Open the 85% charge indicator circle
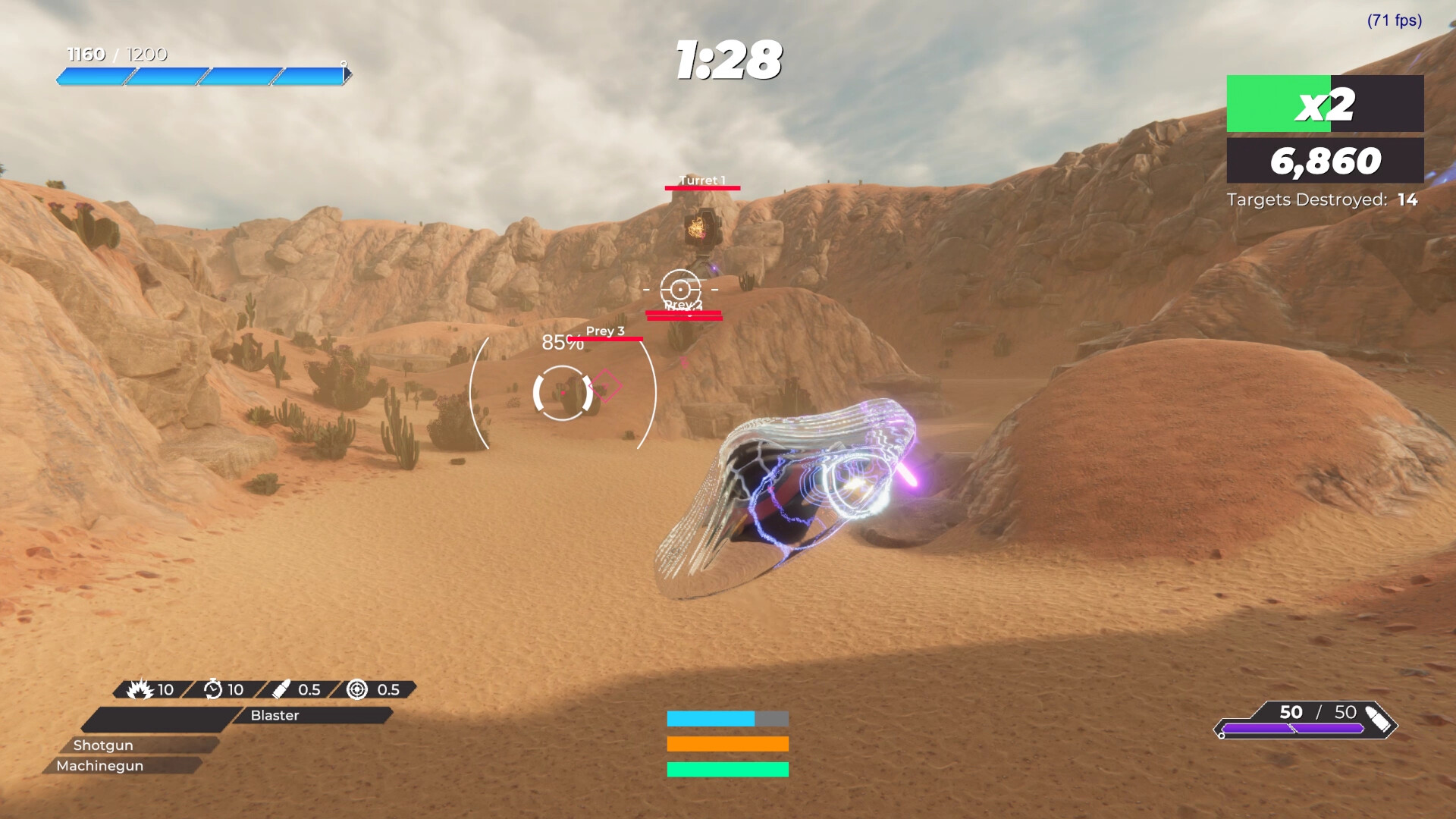 pyautogui.click(x=562, y=343)
